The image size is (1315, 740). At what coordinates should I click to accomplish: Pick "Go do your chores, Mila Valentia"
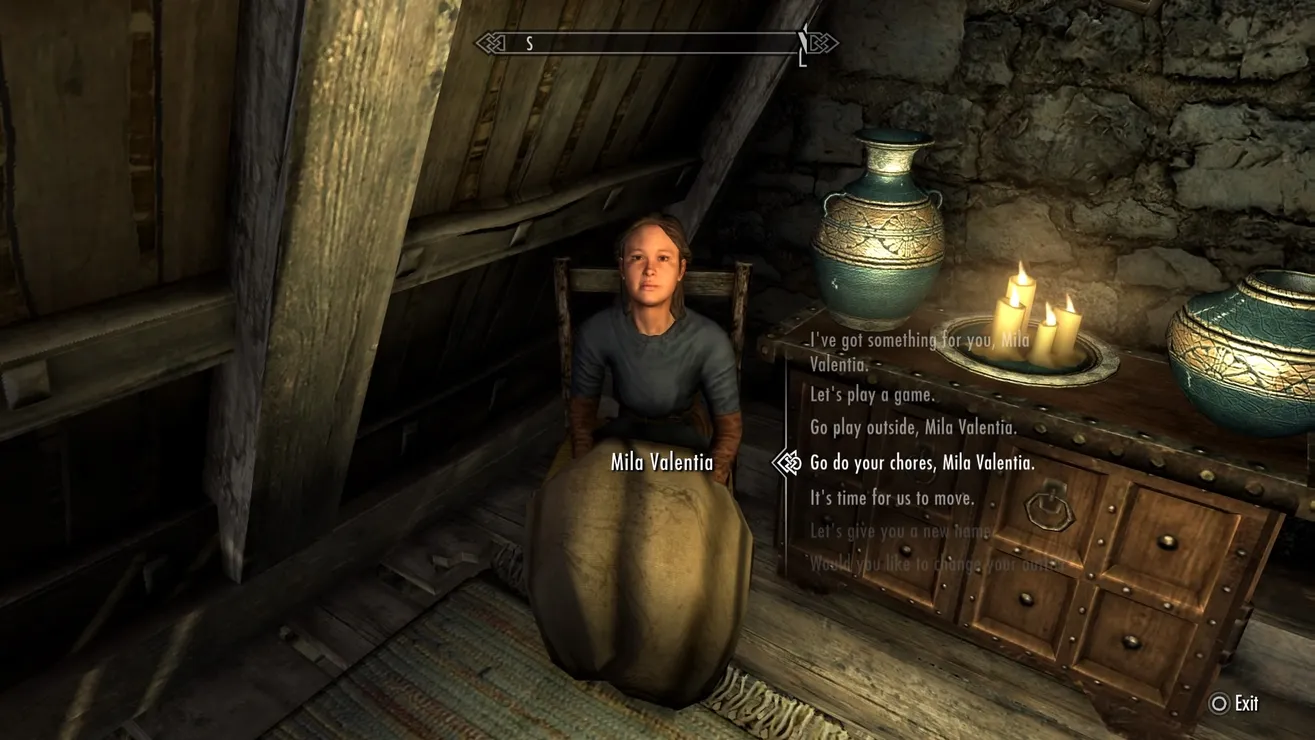click(x=922, y=463)
